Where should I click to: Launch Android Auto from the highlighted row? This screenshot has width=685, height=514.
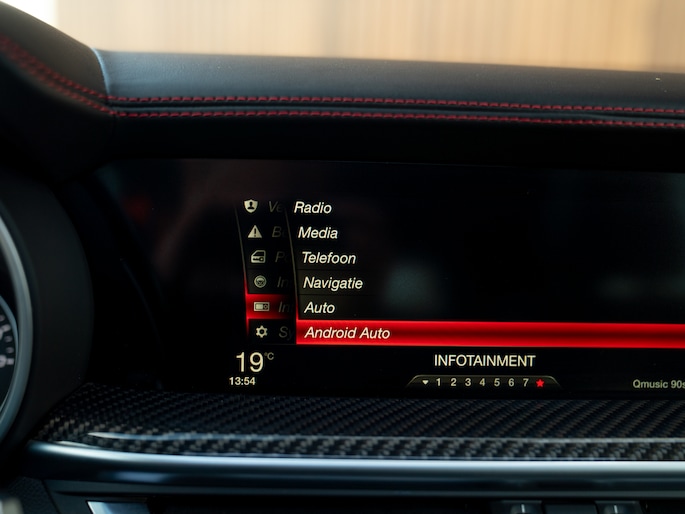click(348, 333)
